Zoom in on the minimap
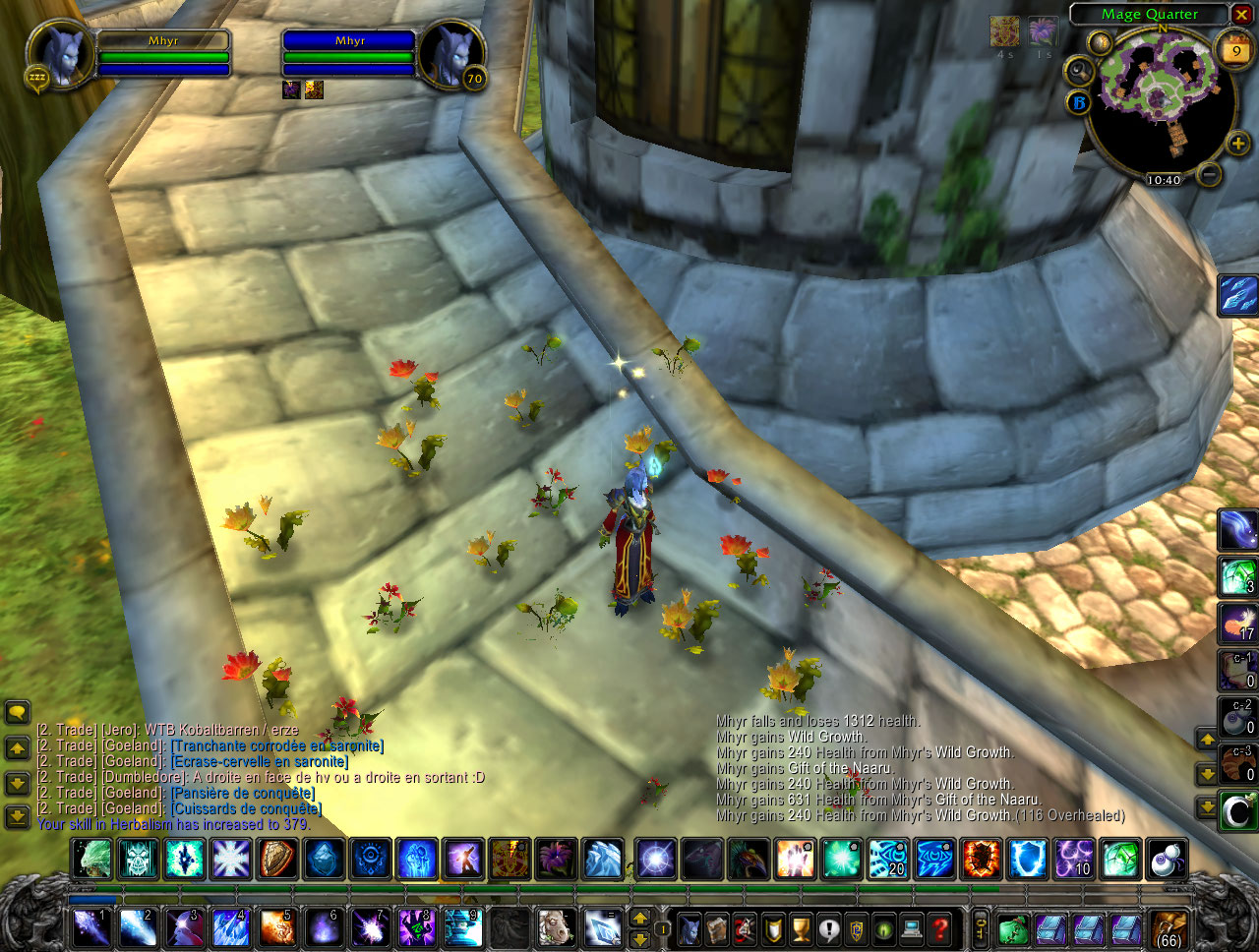The height and width of the screenshot is (952, 1259). click(1237, 145)
